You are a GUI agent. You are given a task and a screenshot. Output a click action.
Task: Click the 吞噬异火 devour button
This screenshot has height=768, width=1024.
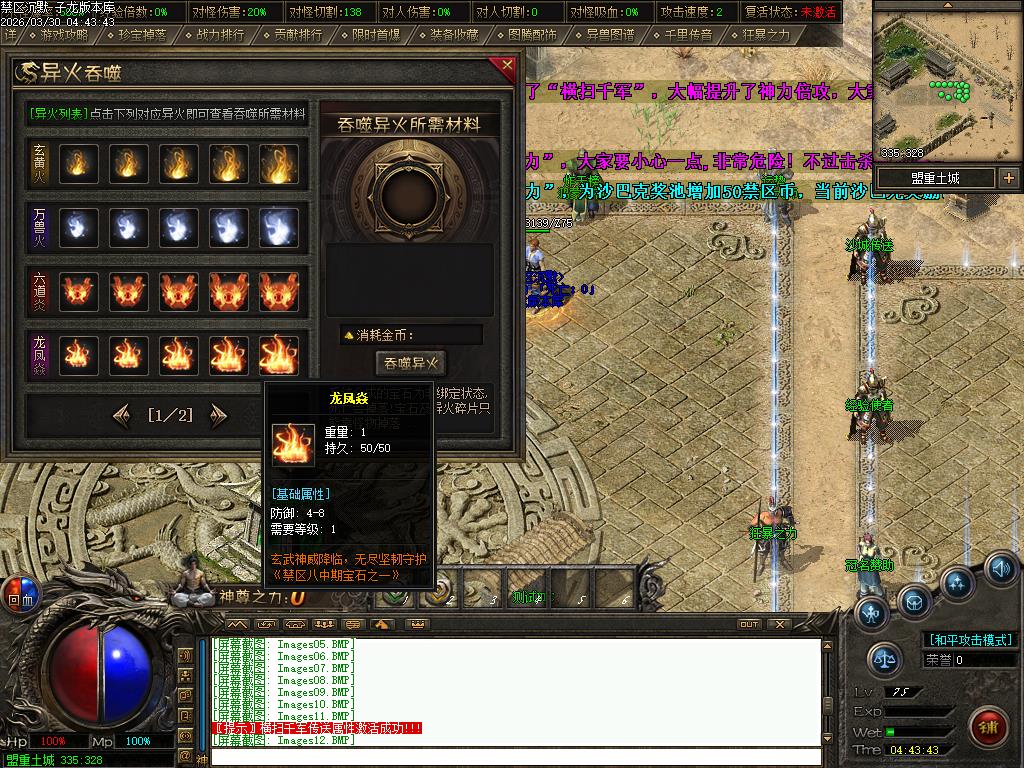tap(410, 363)
